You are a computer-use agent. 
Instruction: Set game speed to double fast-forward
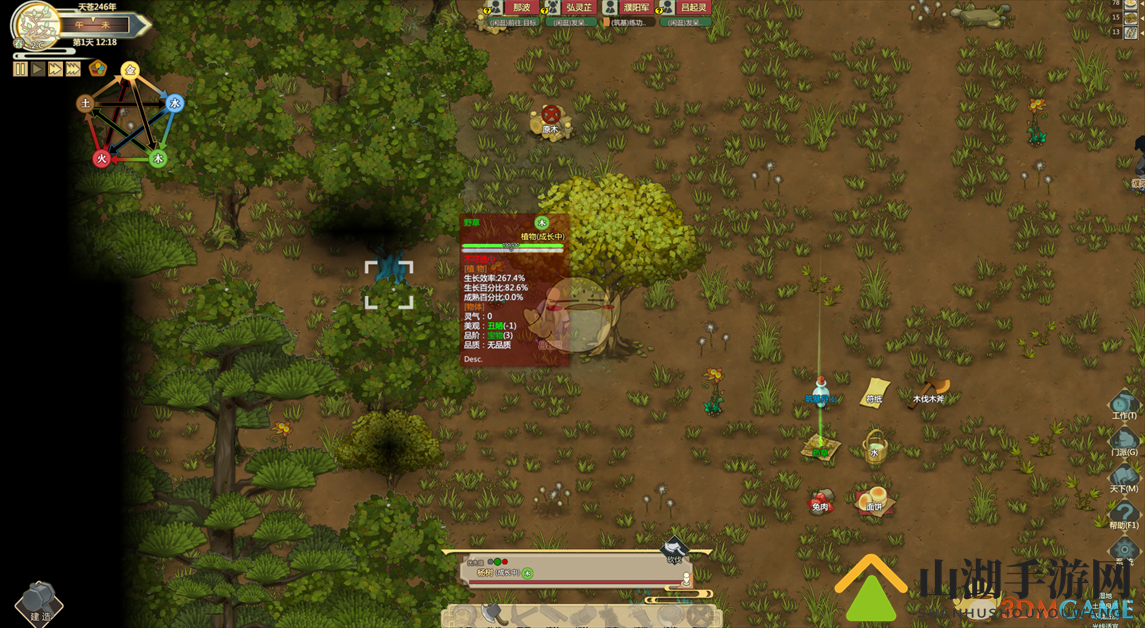click(x=56, y=69)
